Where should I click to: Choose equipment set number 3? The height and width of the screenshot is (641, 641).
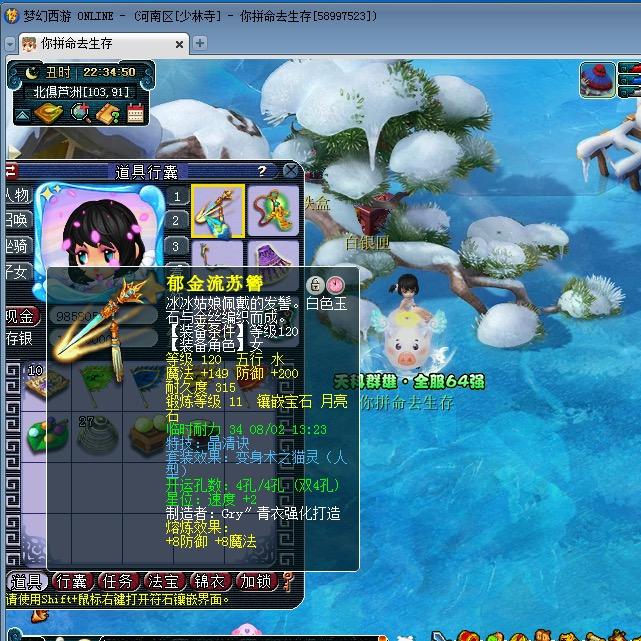pos(176,246)
